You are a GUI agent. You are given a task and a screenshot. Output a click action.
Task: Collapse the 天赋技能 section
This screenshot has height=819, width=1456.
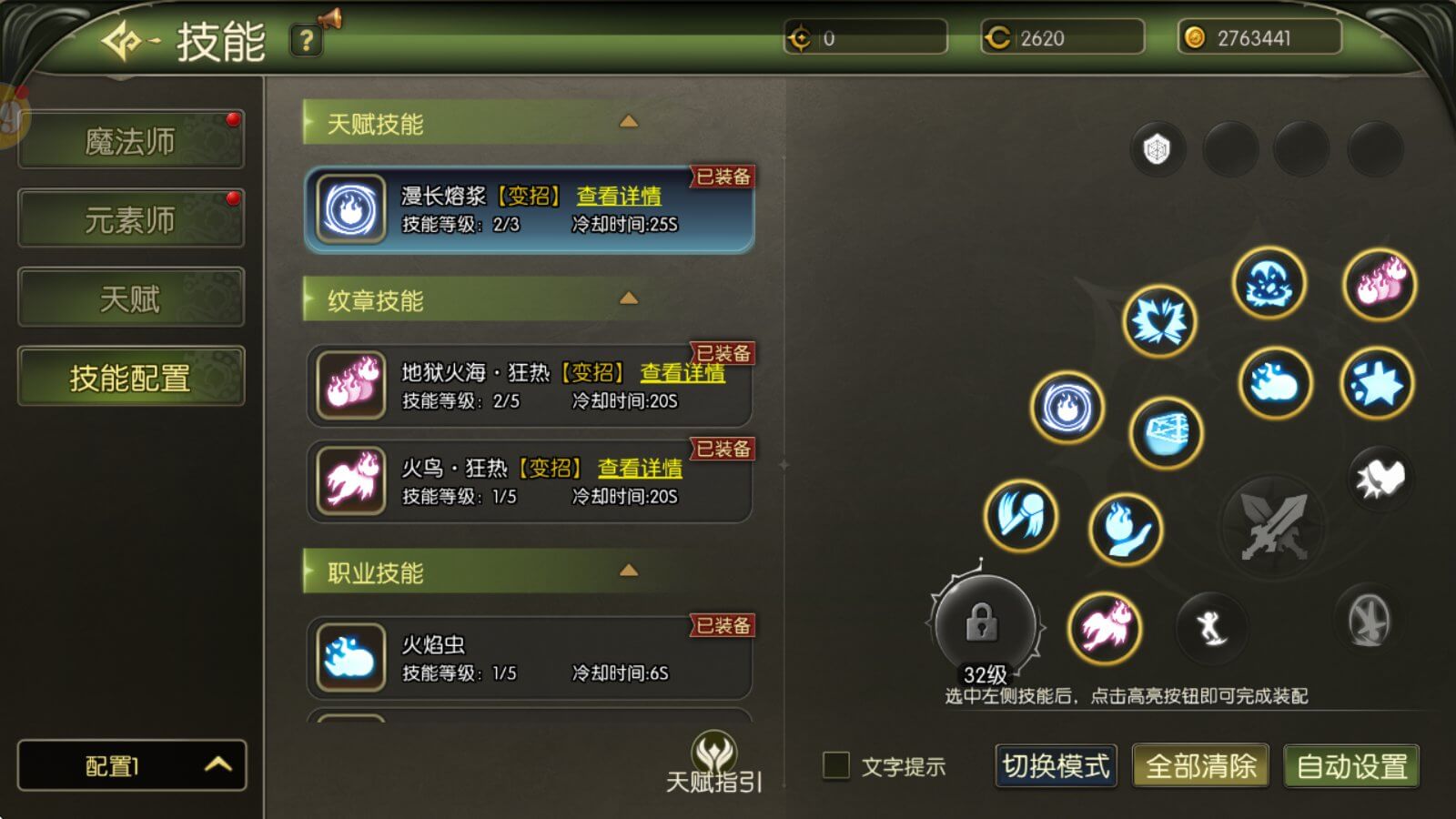pyautogui.click(x=629, y=123)
